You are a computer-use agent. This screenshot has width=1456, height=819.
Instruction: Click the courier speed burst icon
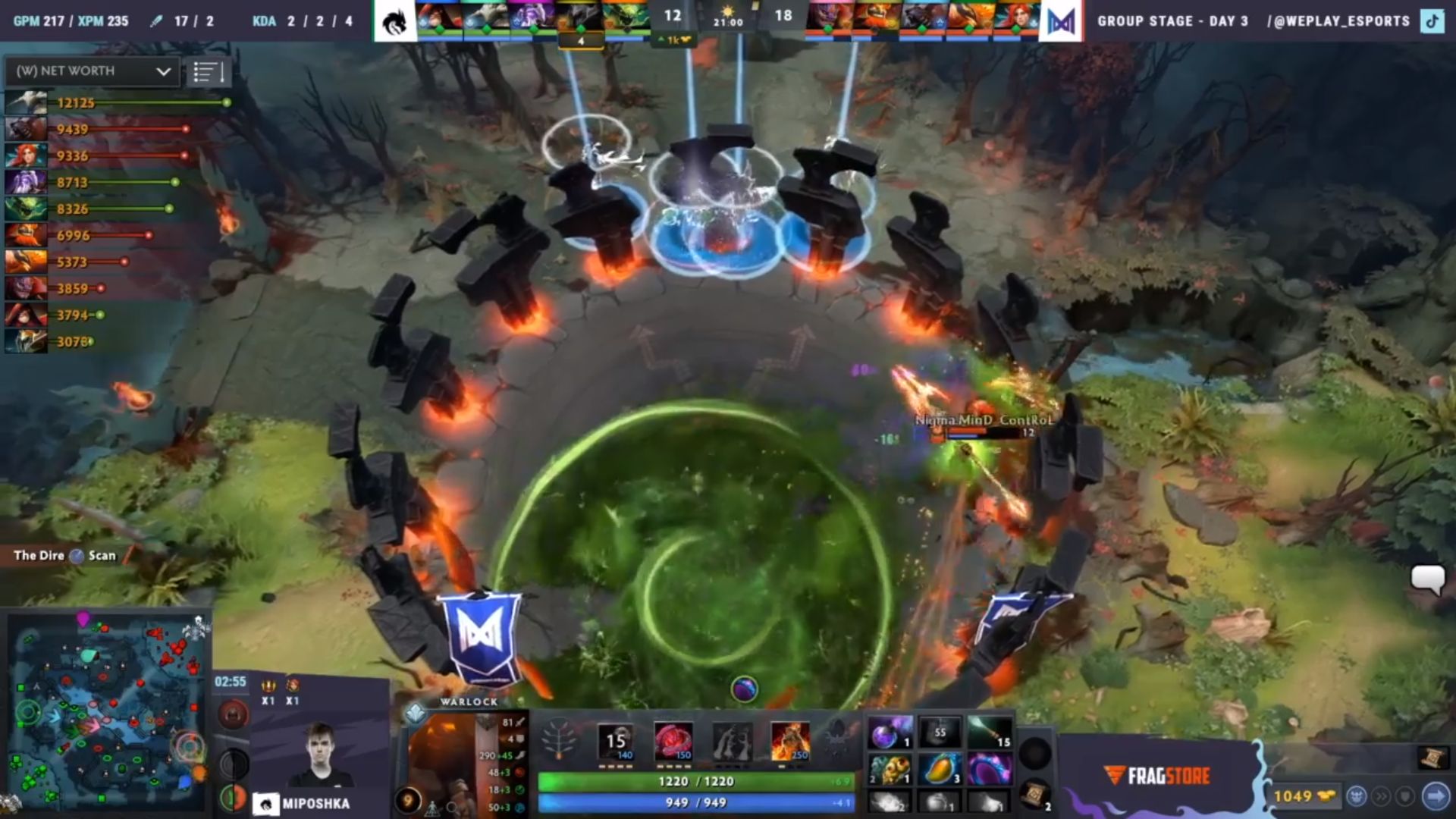1382,798
